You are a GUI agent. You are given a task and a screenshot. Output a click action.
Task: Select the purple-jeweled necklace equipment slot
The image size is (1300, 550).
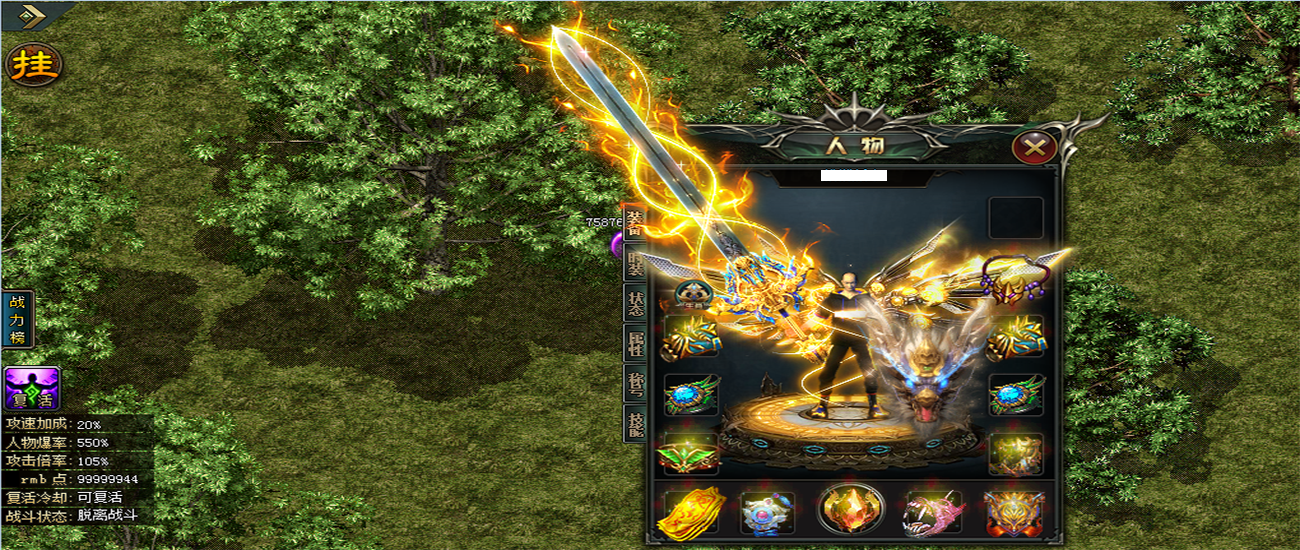1010,278
